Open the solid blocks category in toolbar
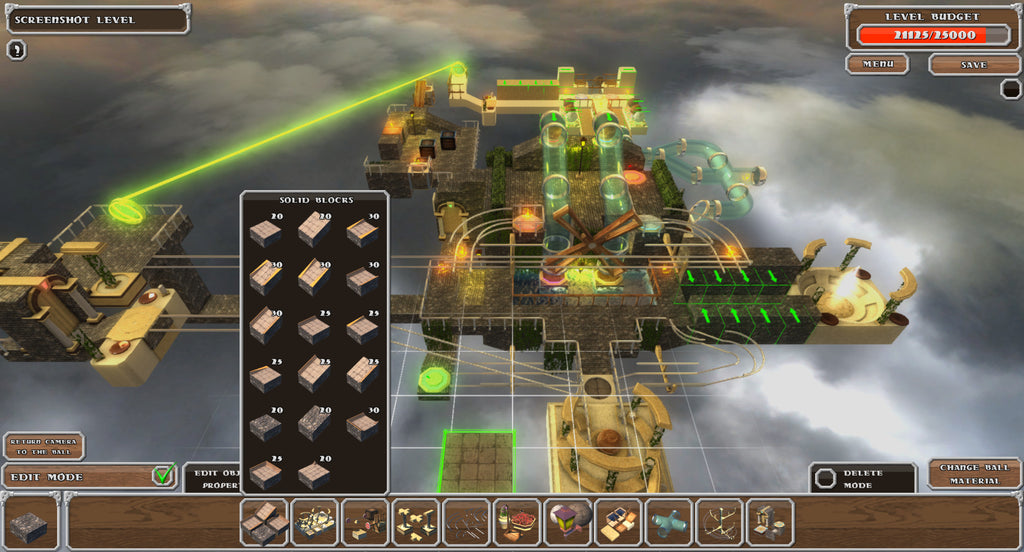 265,521
